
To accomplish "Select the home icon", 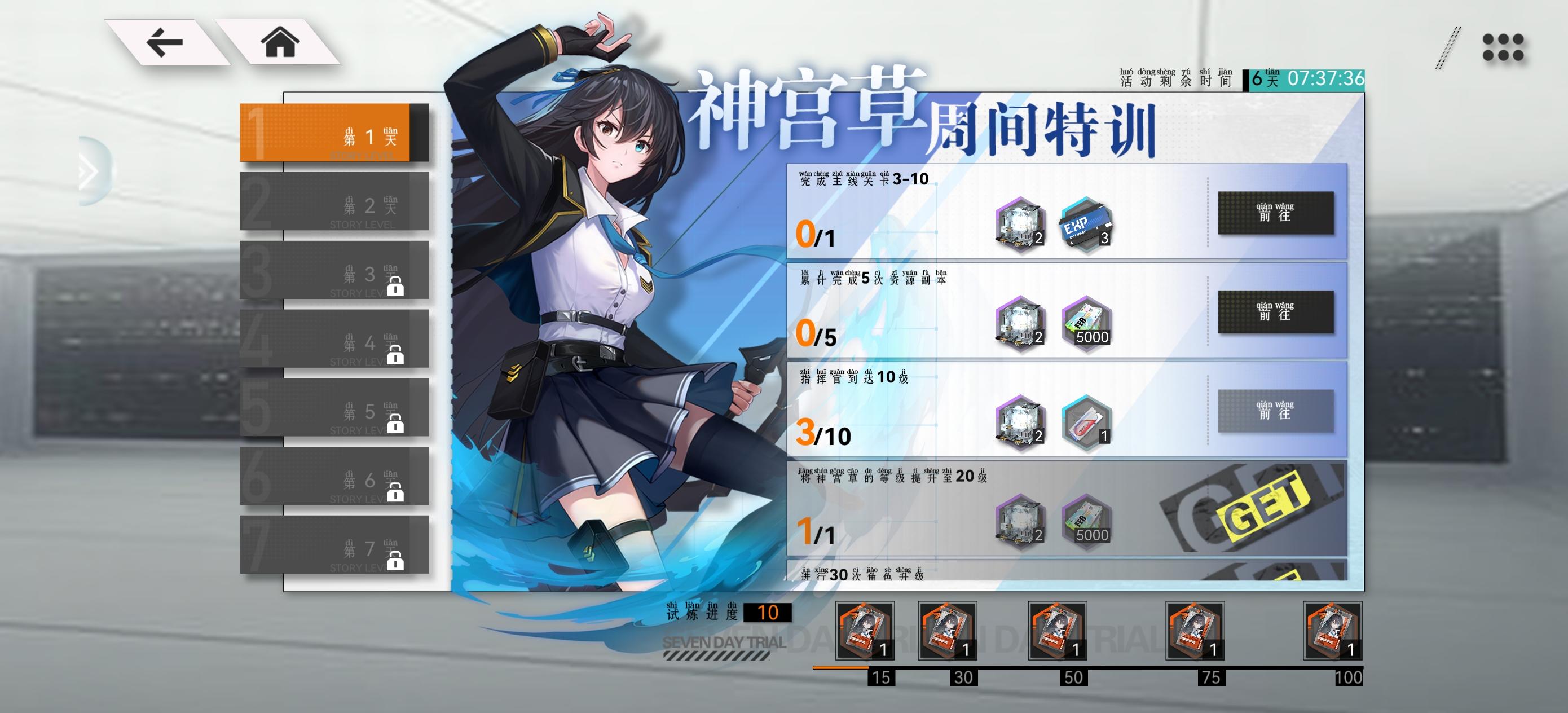I will point(279,42).
